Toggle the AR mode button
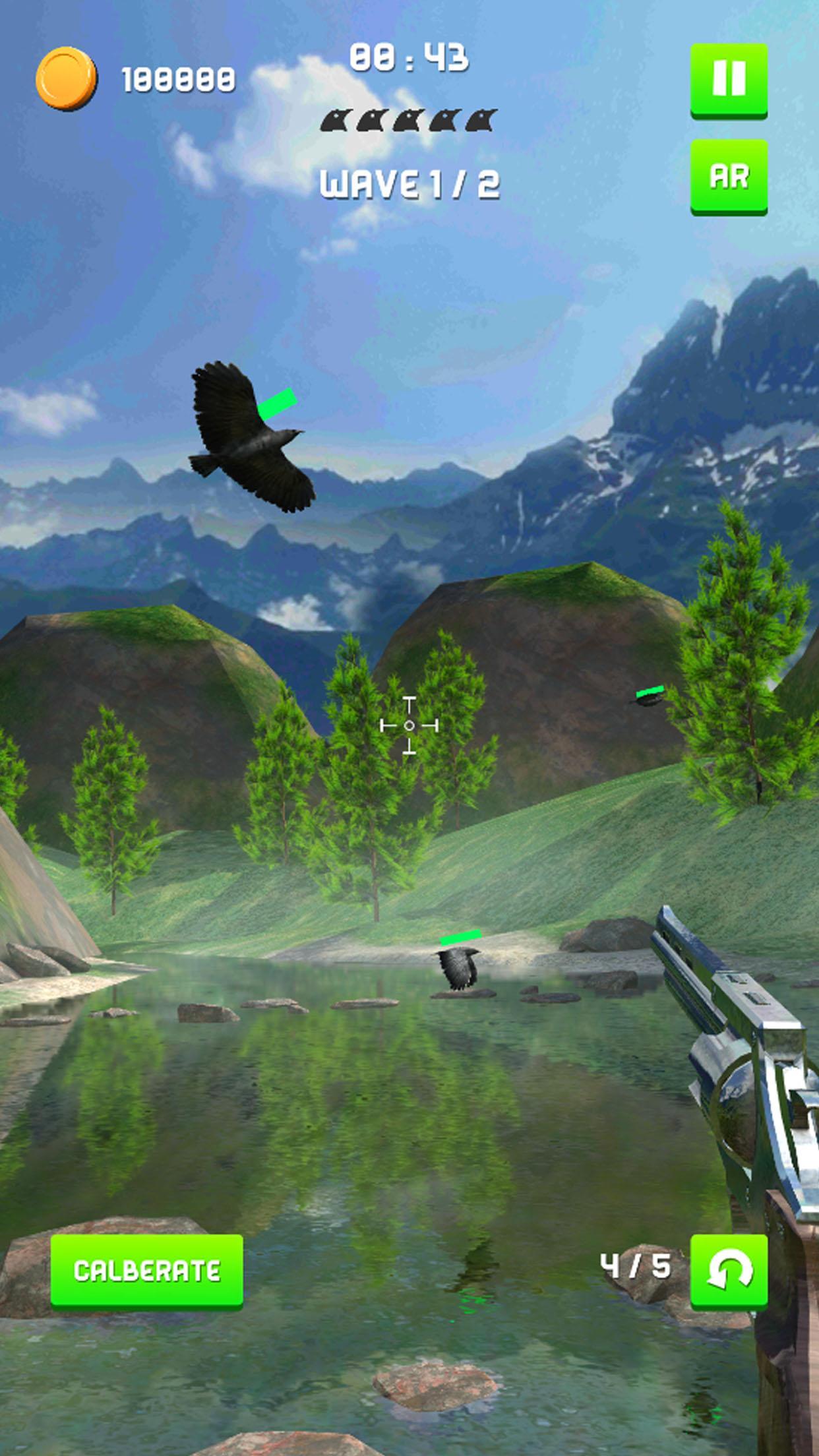 point(729,176)
